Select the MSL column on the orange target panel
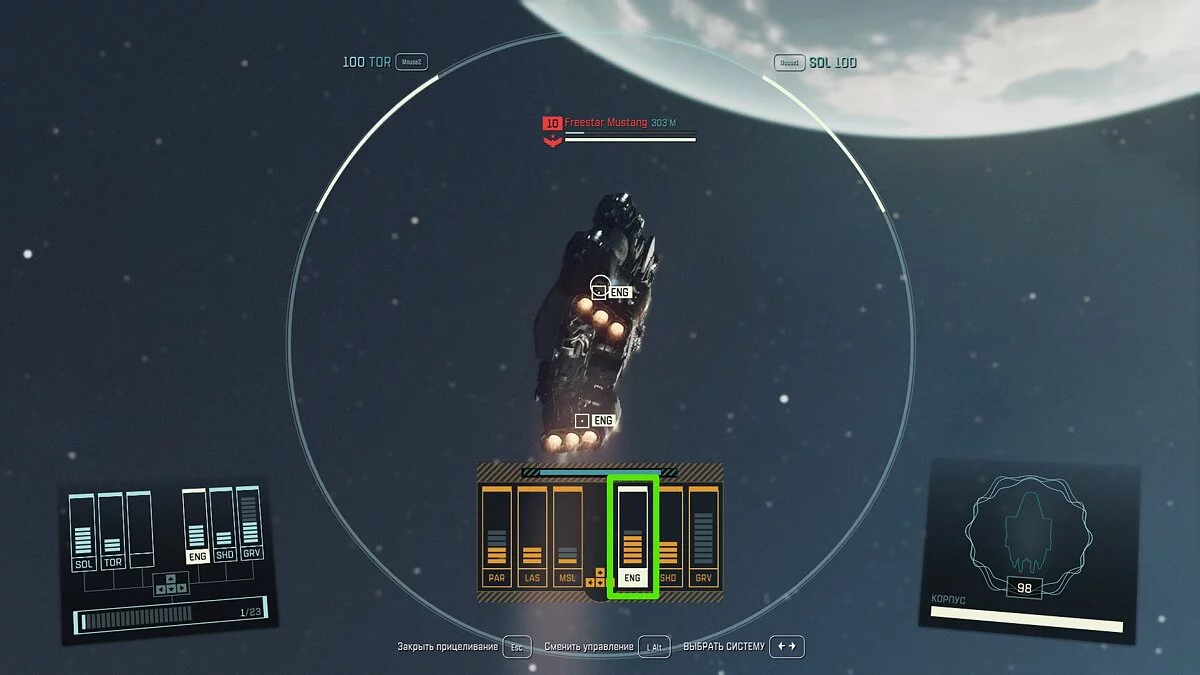 click(567, 537)
